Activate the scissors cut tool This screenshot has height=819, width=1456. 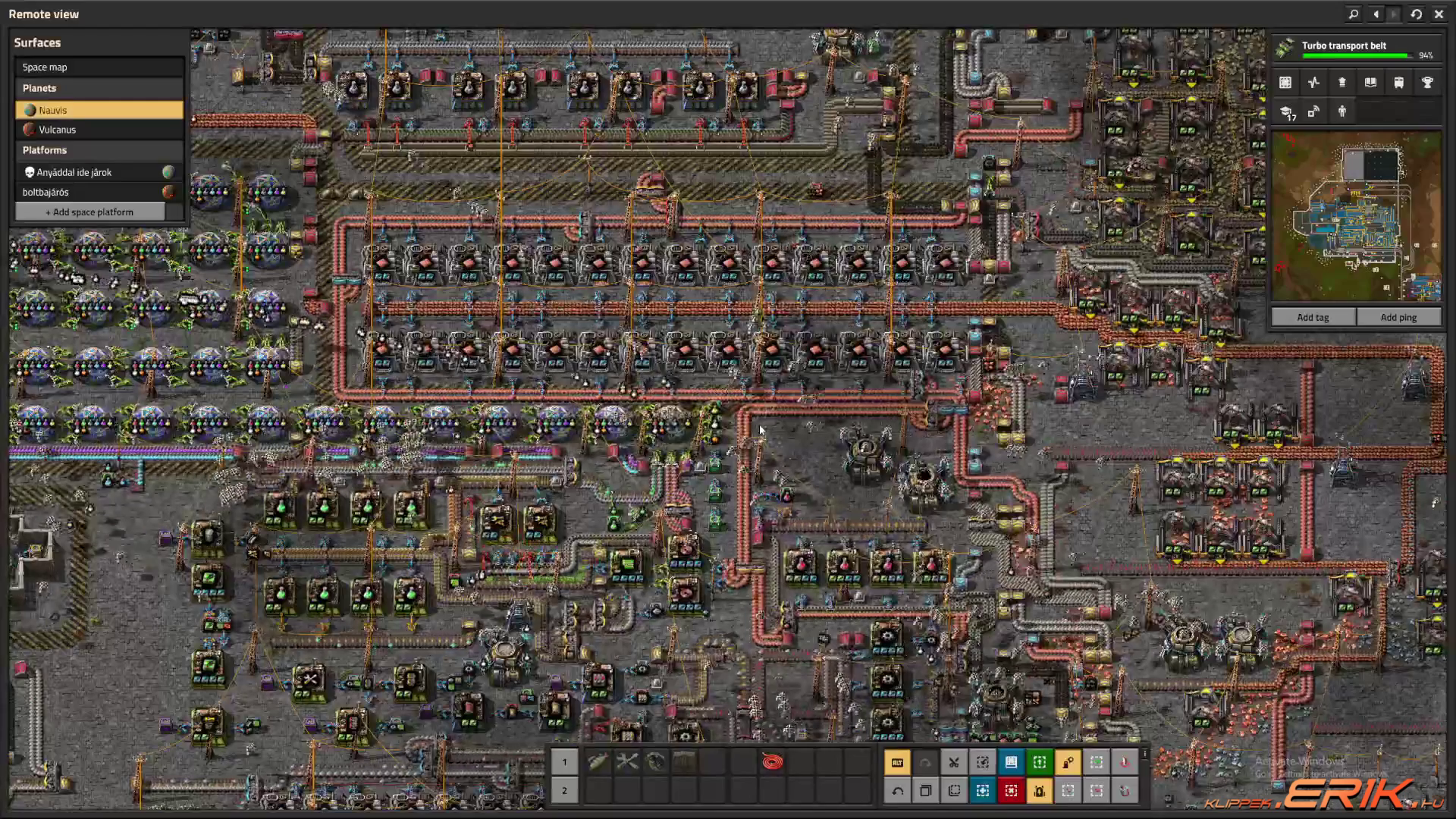coord(954,762)
